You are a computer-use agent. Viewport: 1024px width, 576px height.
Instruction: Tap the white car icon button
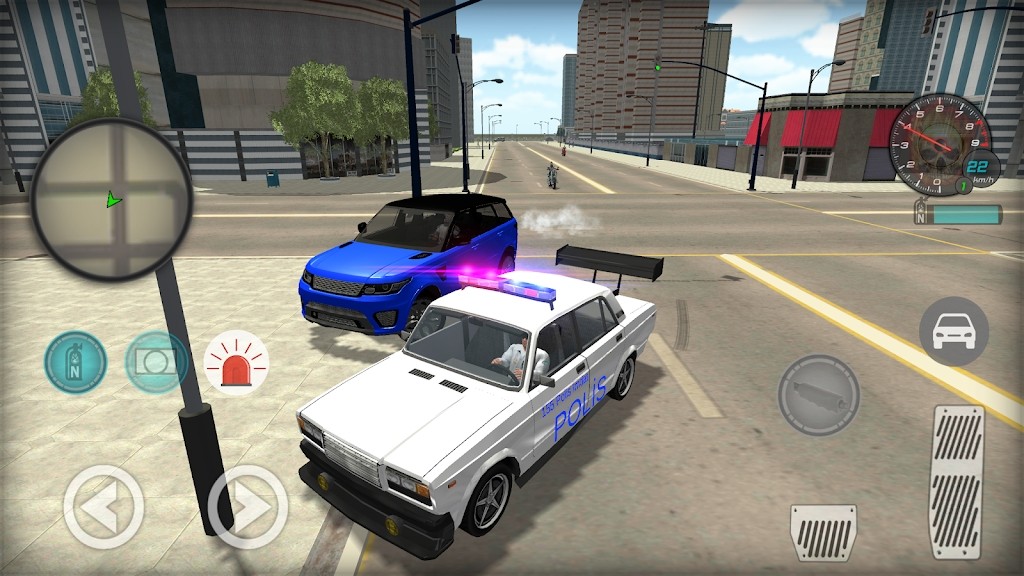(953, 331)
